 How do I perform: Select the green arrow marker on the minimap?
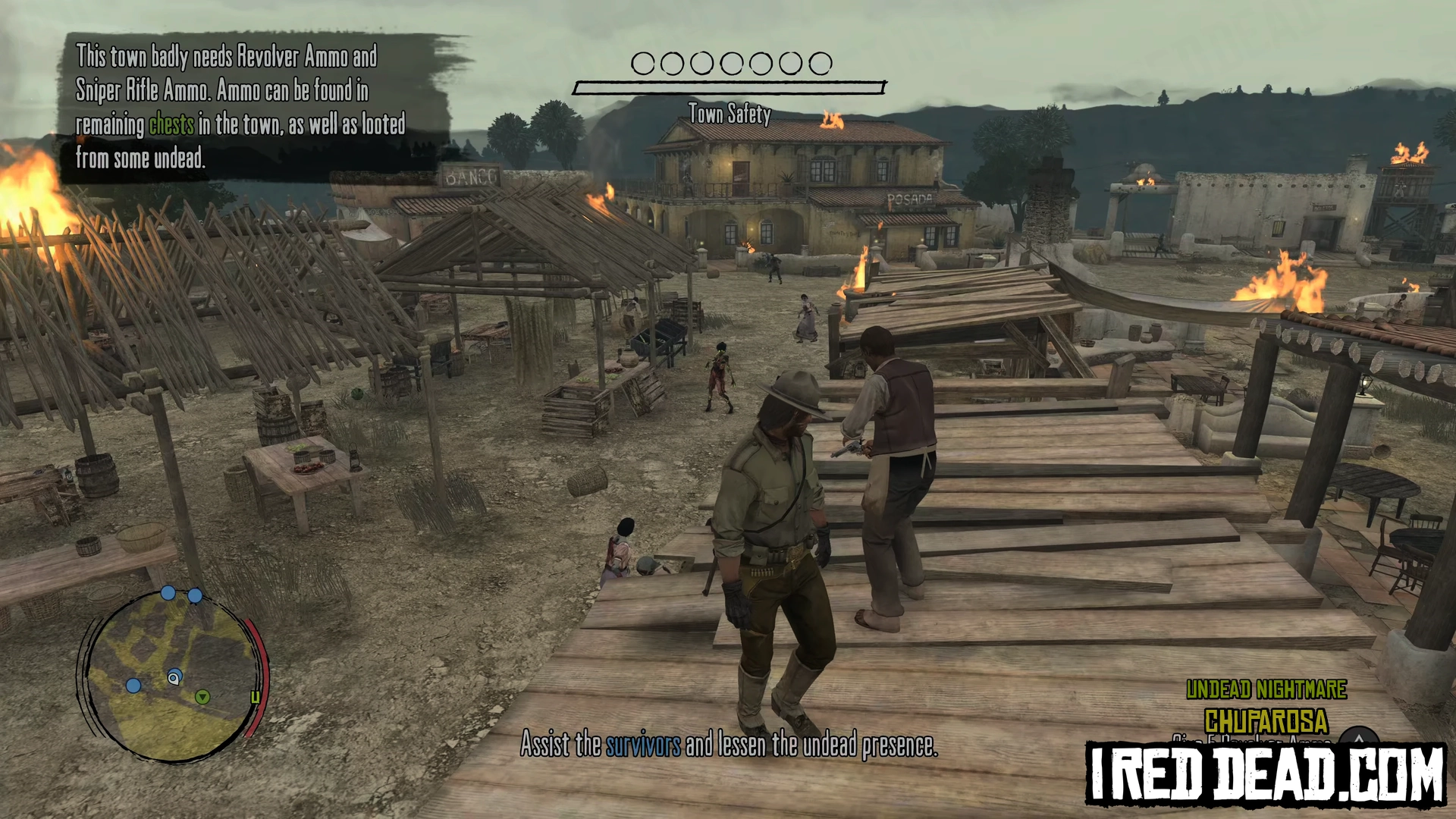click(202, 697)
